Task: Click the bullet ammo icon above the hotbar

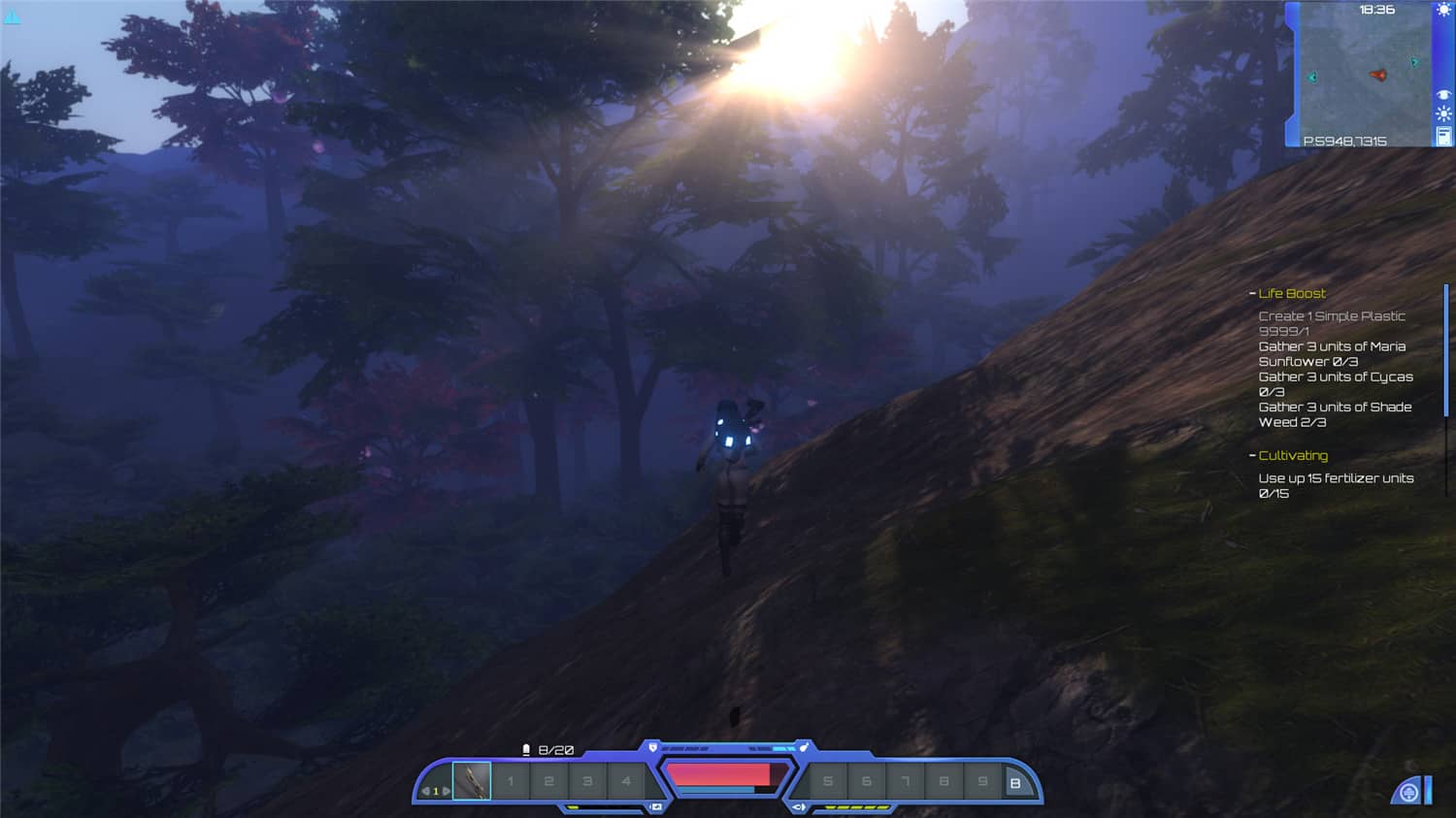Action: tap(525, 748)
